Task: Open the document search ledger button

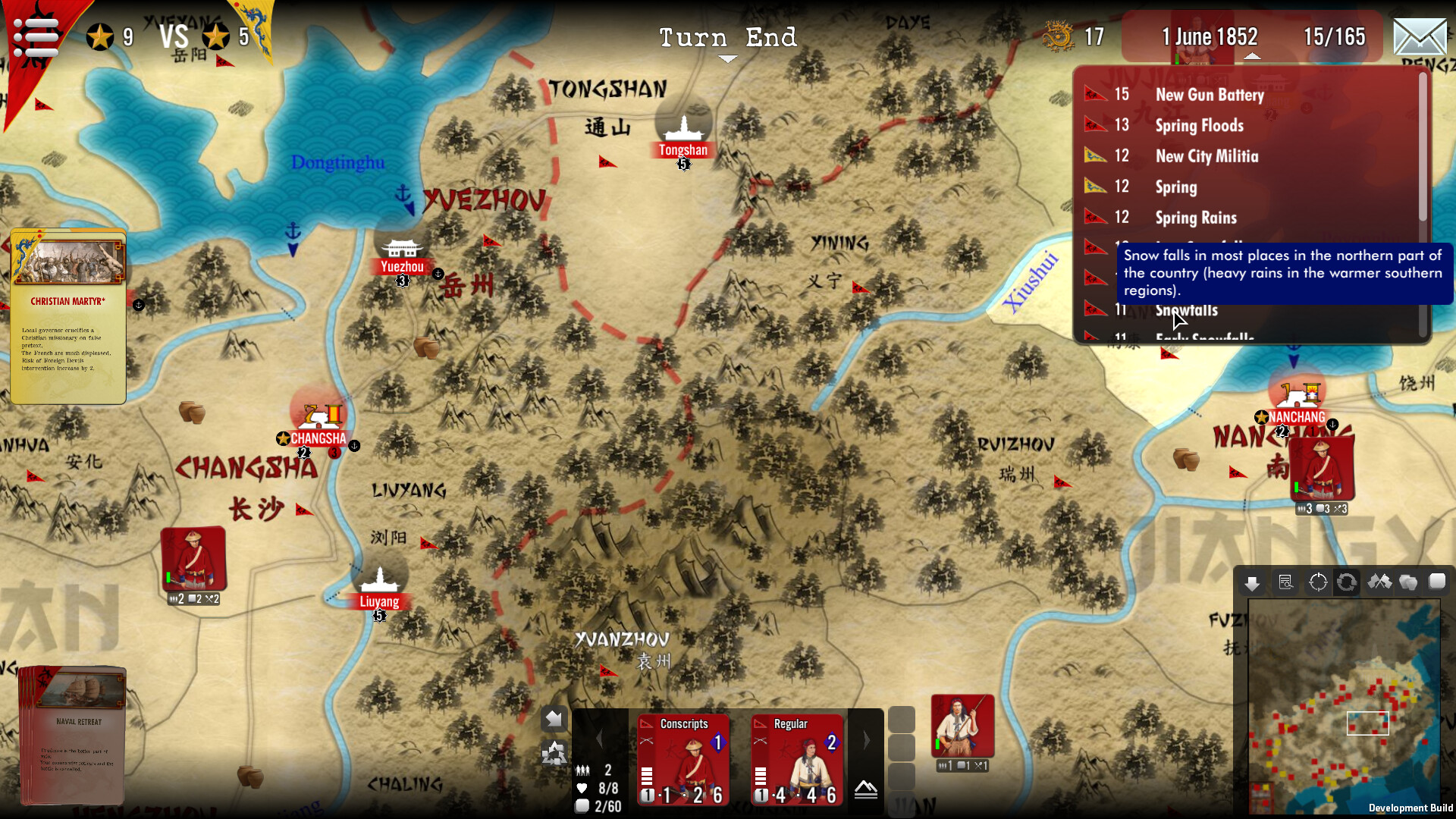Action: (1285, 582)
